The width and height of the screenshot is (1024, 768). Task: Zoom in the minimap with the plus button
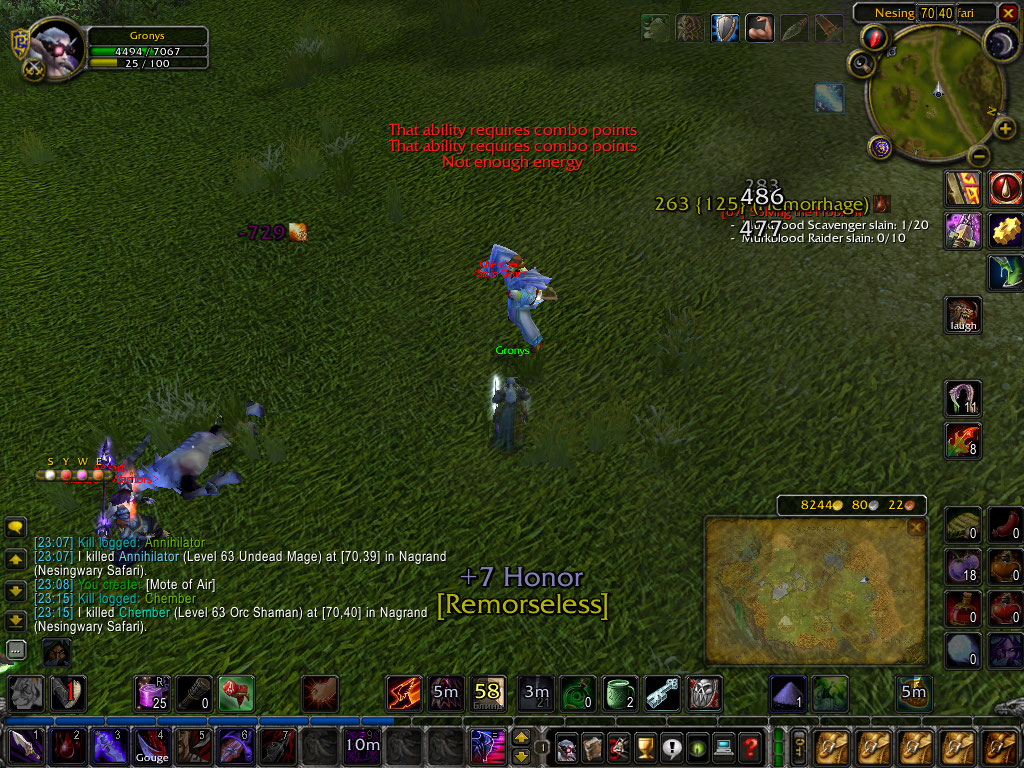[1005, 130]
